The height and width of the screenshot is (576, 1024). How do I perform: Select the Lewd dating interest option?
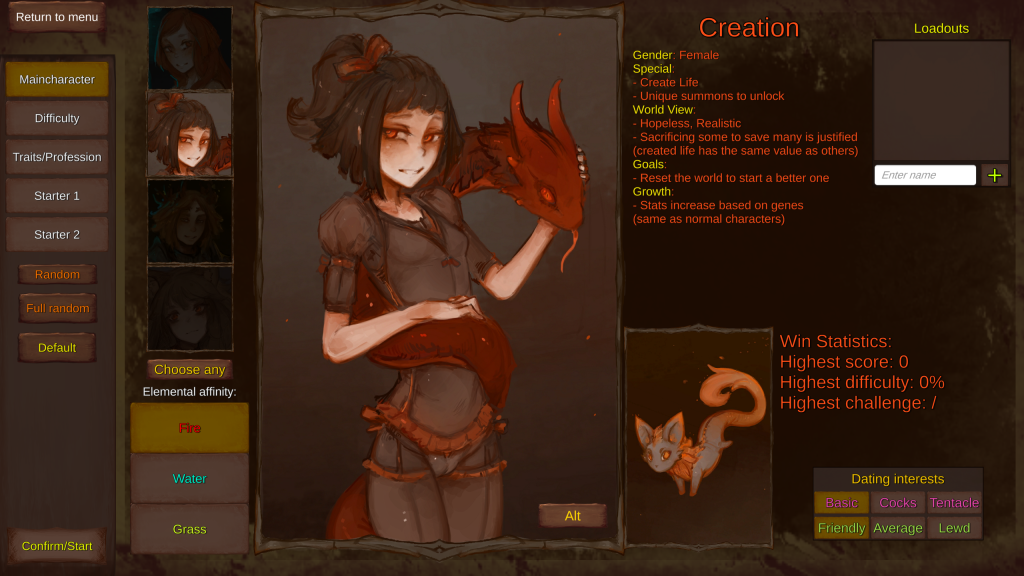pyautogui.click(x=954, y=528)
